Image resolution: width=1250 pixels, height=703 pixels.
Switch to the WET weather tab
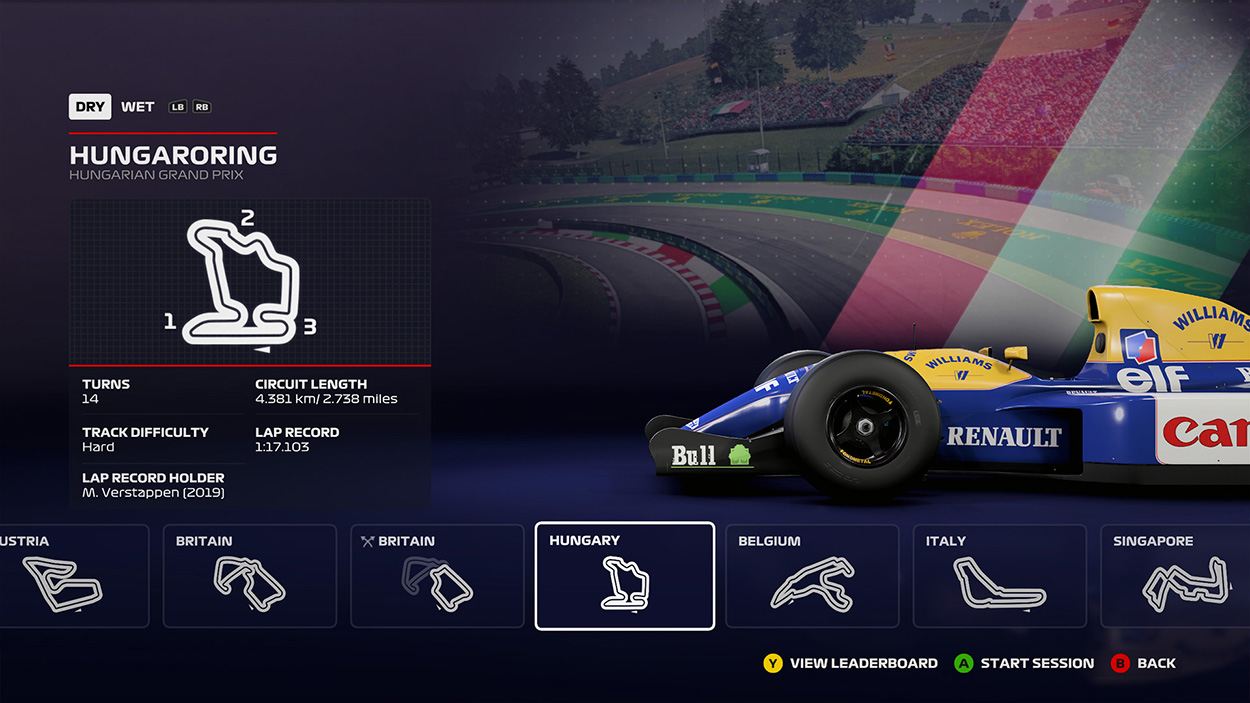tap(138, 107)
